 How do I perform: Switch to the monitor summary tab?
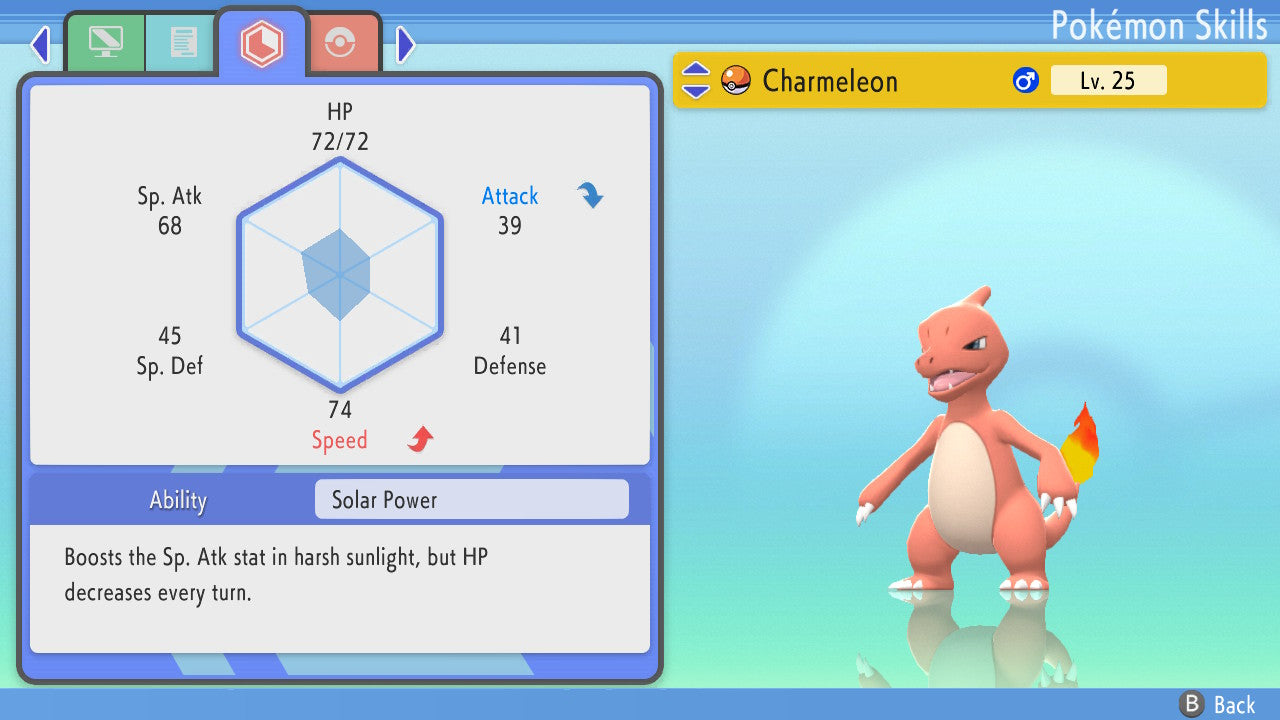pos(105,42)
